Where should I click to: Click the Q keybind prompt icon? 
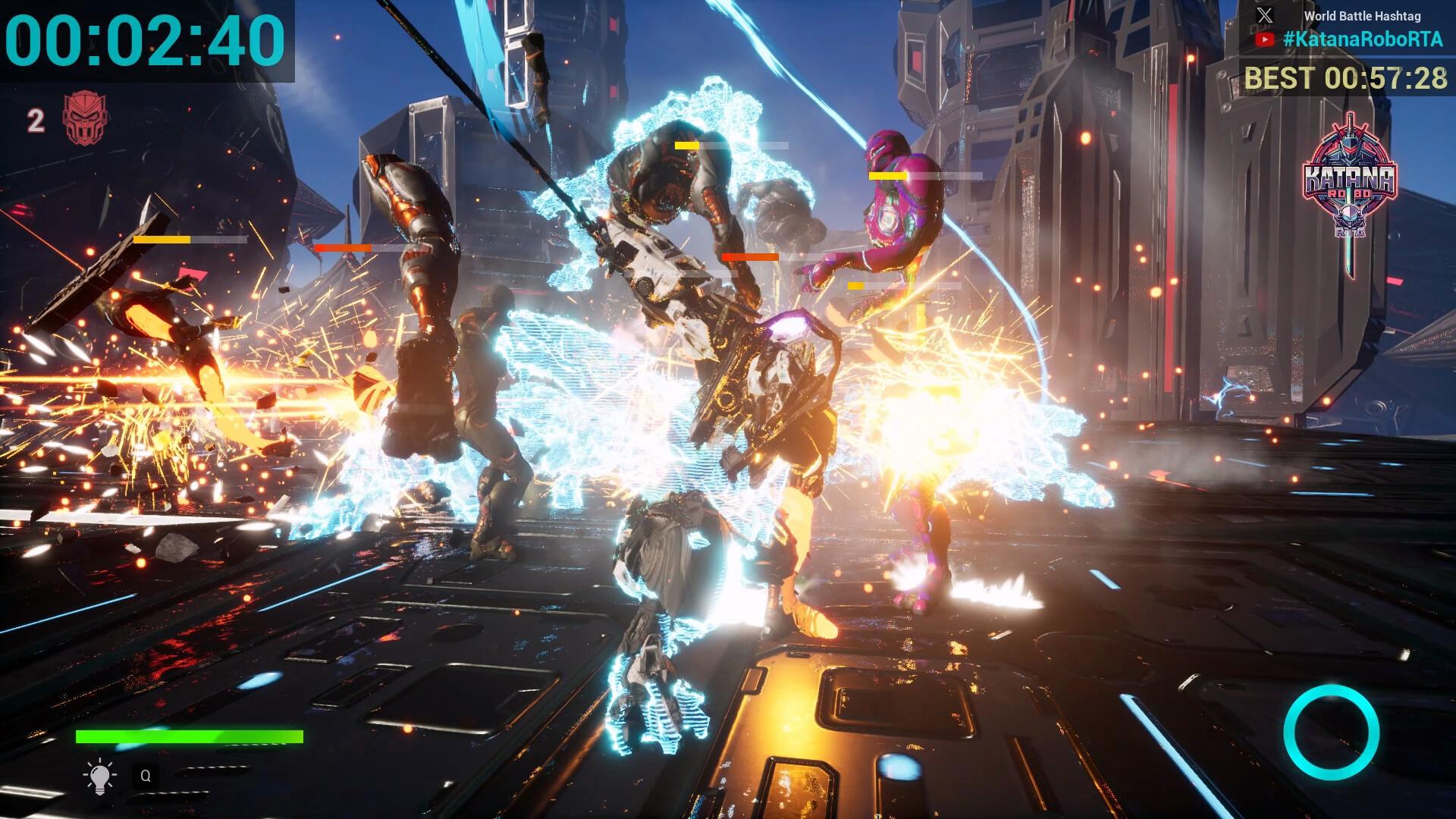pos(146,776)
